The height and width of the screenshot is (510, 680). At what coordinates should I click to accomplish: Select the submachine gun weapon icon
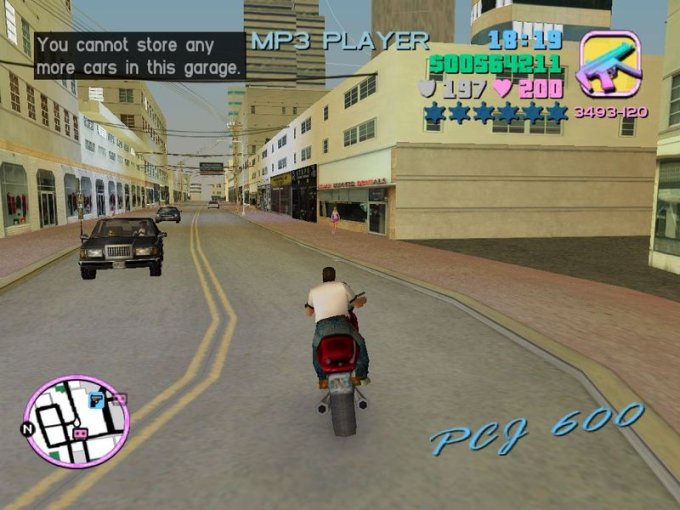pos(609,65)
